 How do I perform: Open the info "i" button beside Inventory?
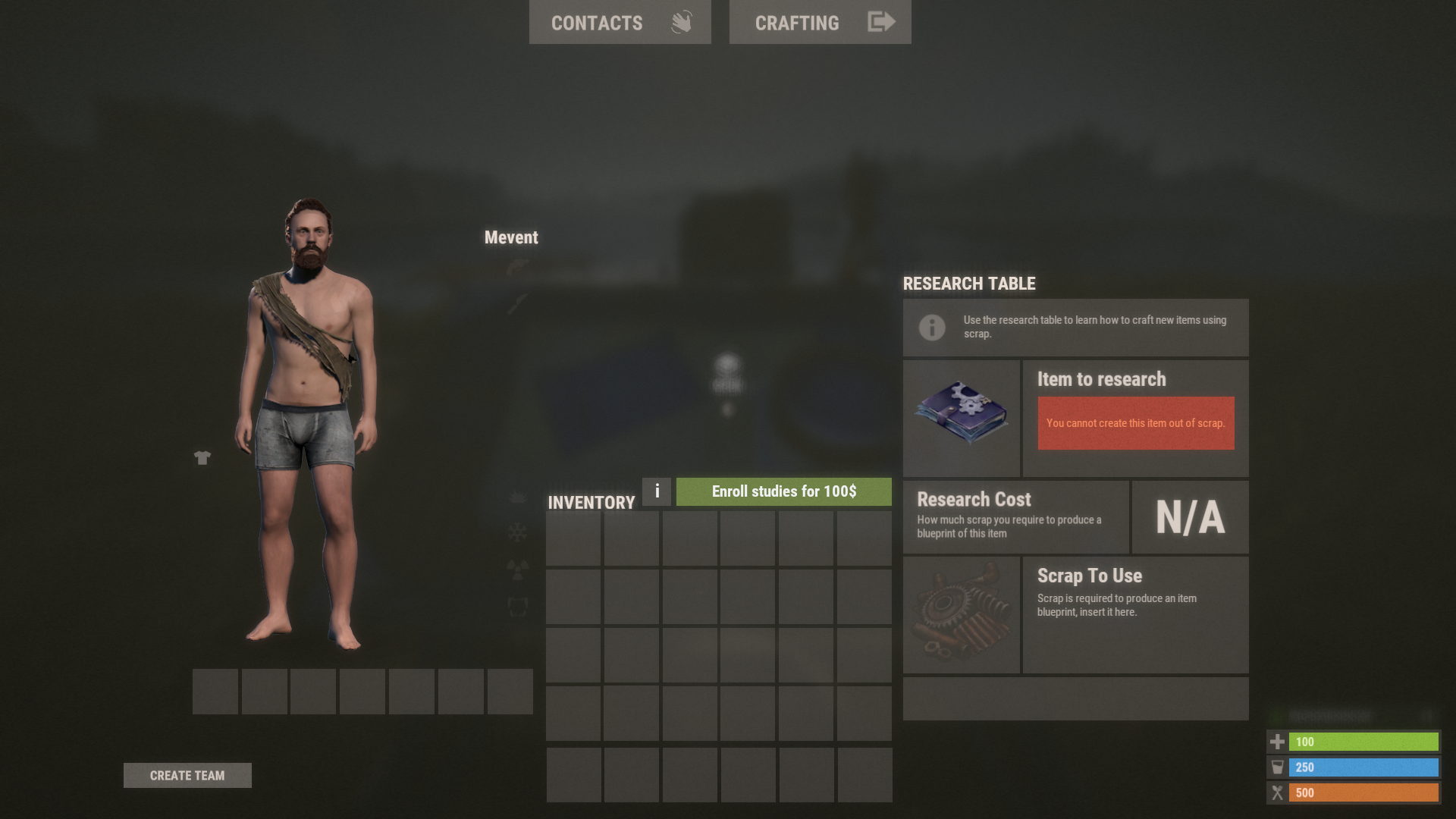(x=657, y=491)
